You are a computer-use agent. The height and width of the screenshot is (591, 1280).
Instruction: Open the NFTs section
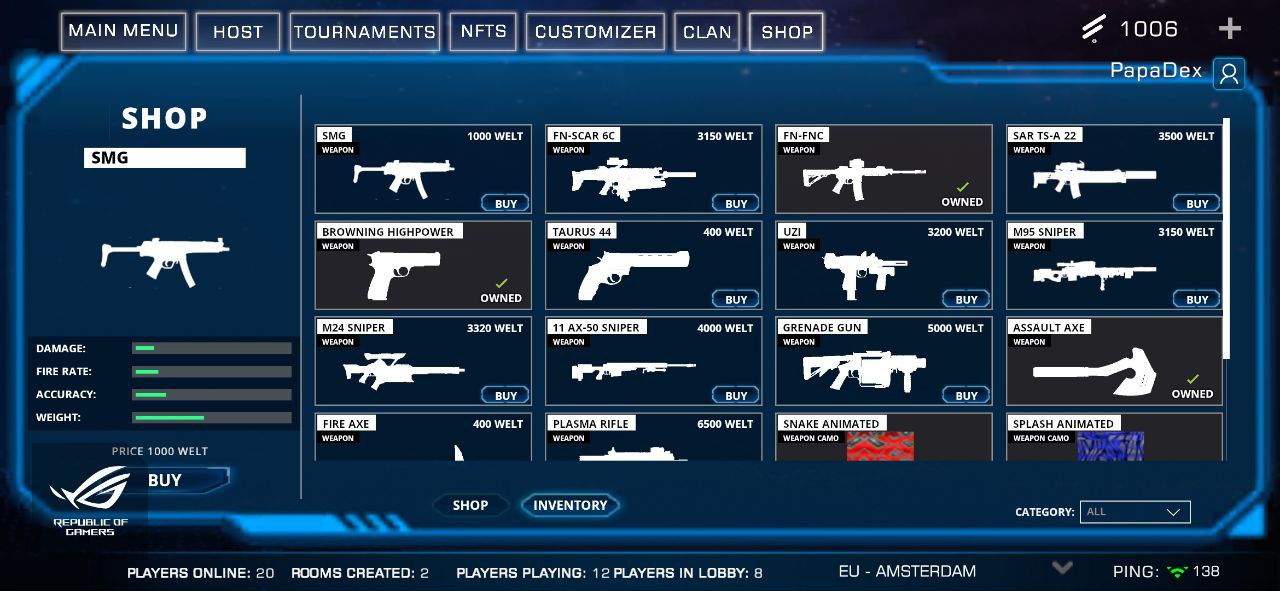click(483, 32)
